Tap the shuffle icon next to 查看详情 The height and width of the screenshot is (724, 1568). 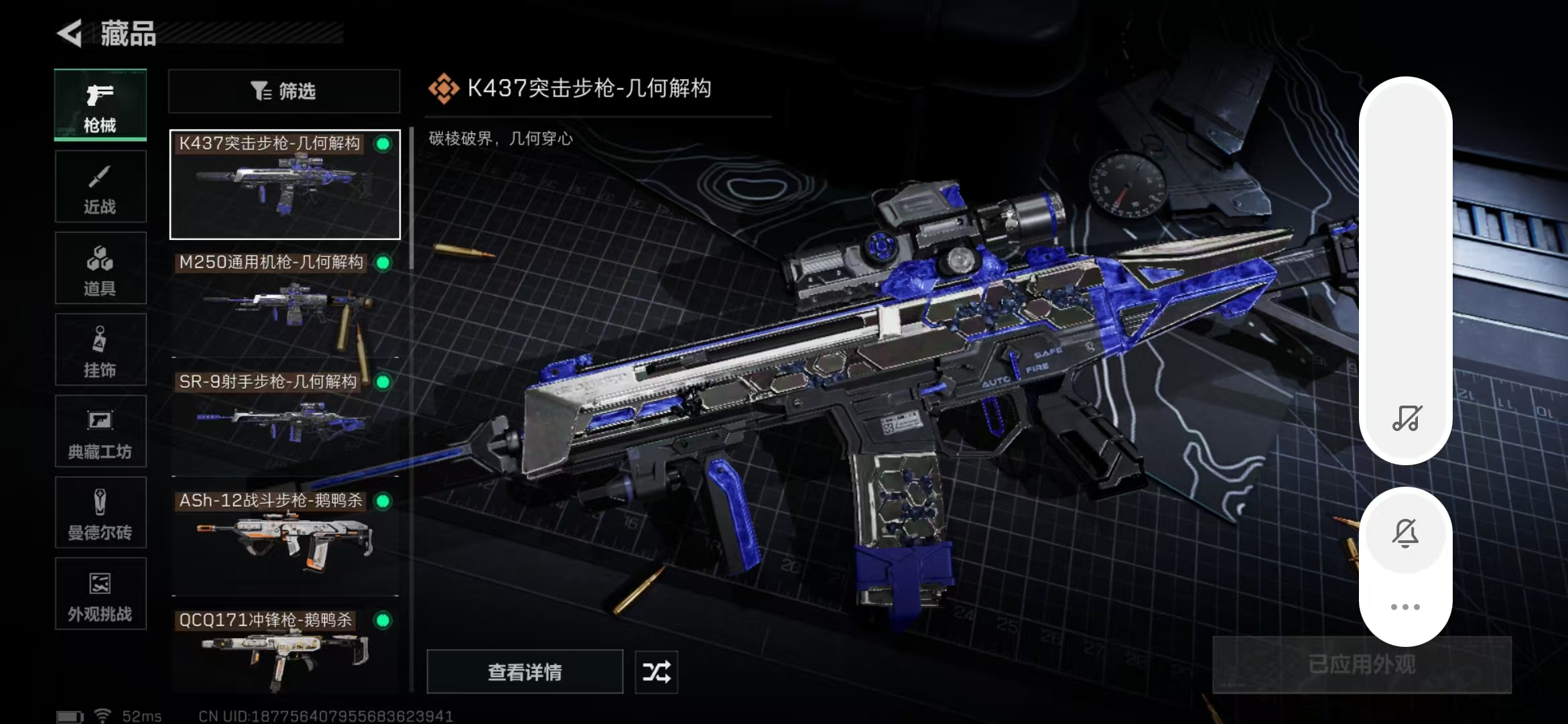pyautogui.click(x=655, y=672)
